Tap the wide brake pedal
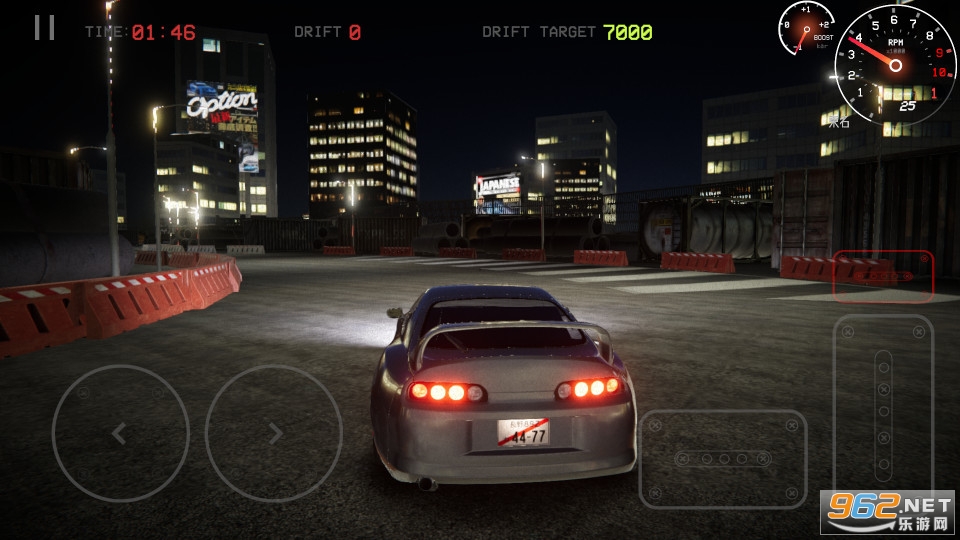The image size is (960, 540). coord(722,458)
